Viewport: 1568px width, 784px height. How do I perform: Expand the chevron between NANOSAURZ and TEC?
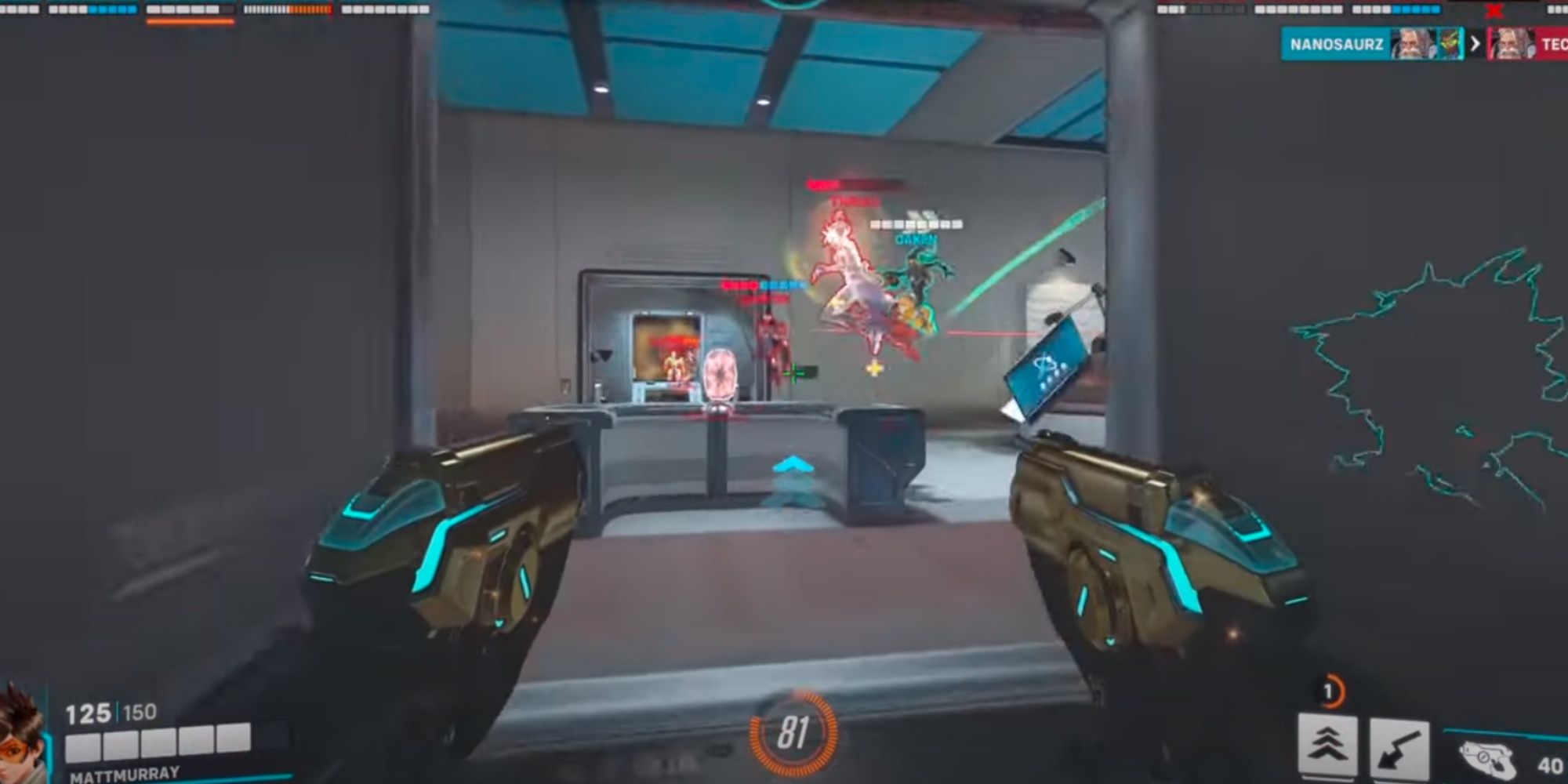pyautogui.click(x=1475, y=43)
